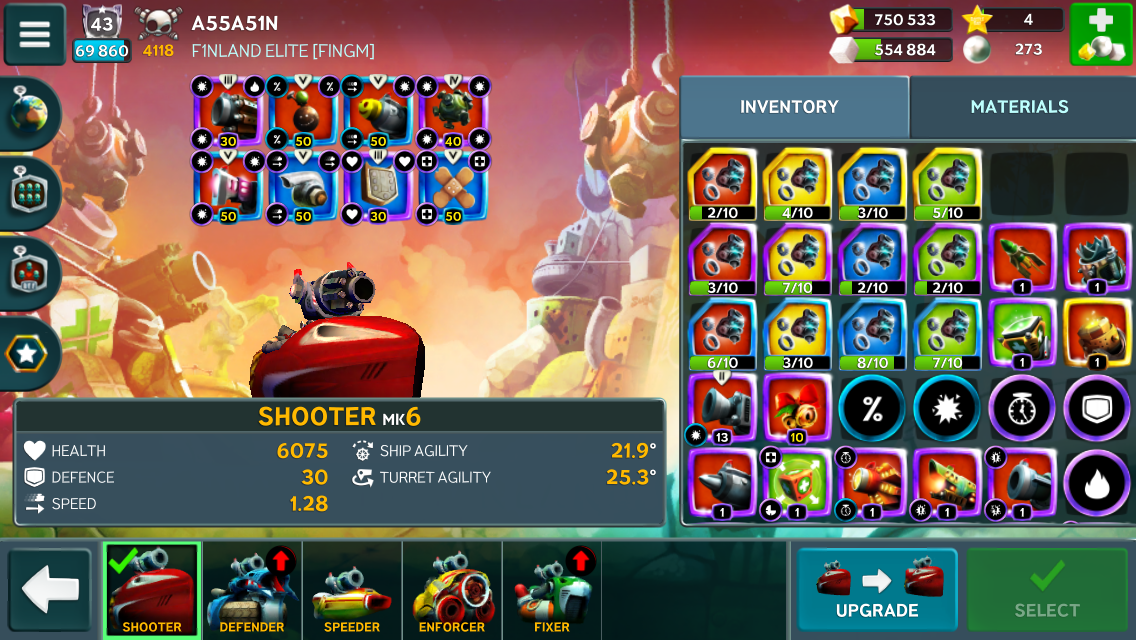Open the hamburger main menu

[x=35, y=34]
